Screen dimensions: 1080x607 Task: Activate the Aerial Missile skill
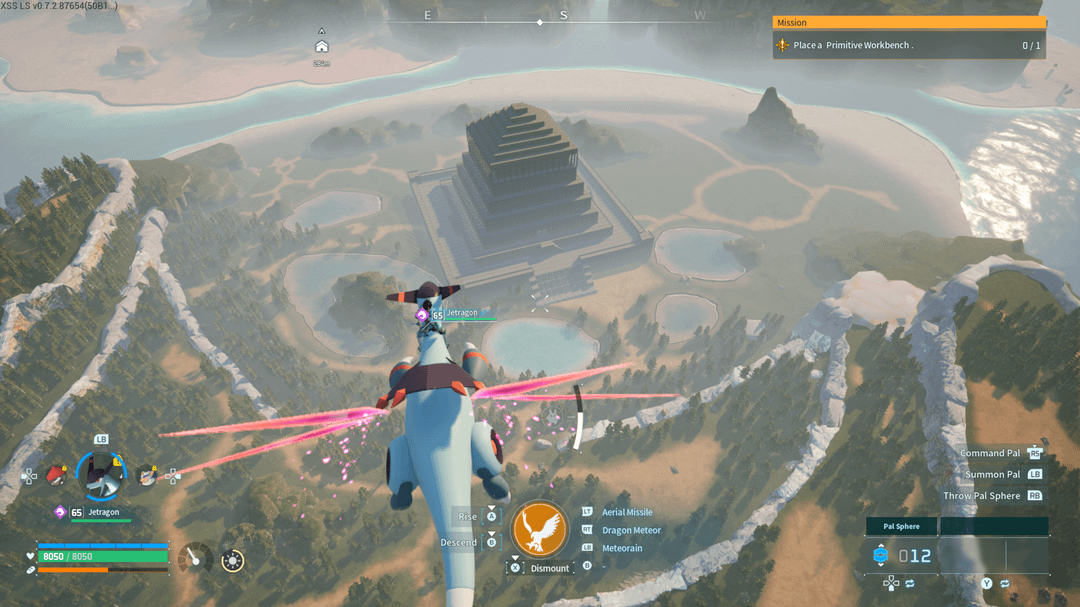pyautogui.click(x=626, y=512)
